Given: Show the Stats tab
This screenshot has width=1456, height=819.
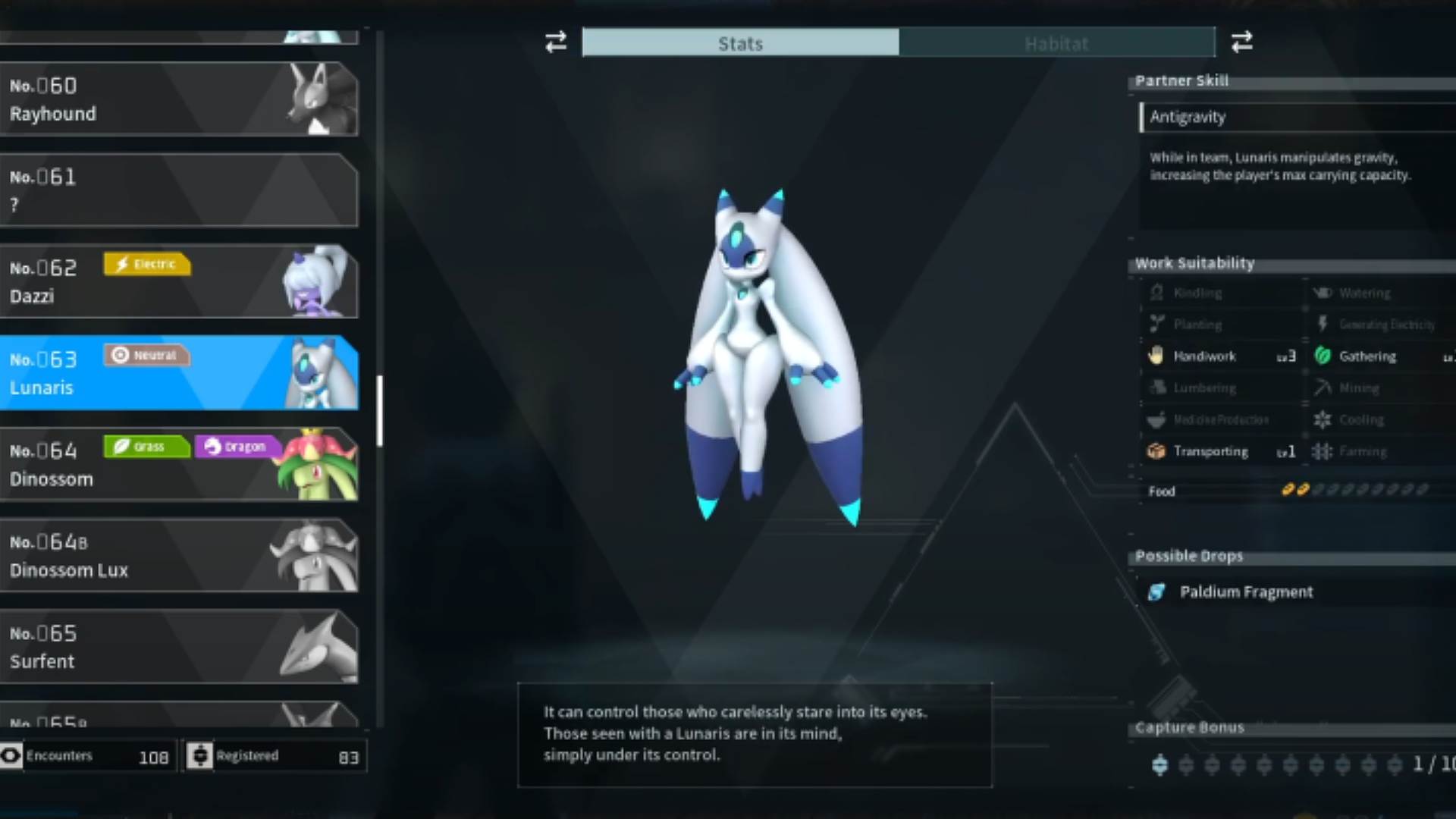Looking at the screenshot, I should [740, 43].
